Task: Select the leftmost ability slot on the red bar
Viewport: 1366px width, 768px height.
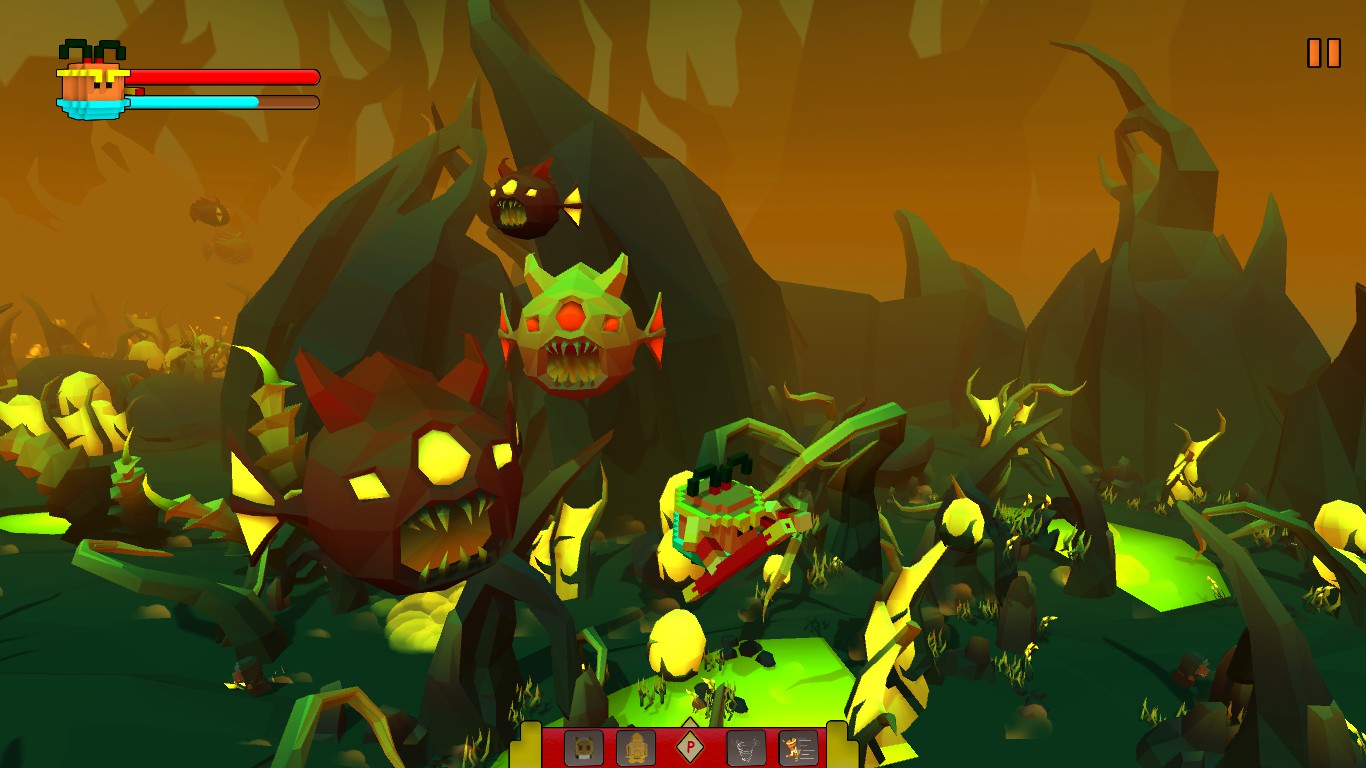Action: [x=583, y=747]
